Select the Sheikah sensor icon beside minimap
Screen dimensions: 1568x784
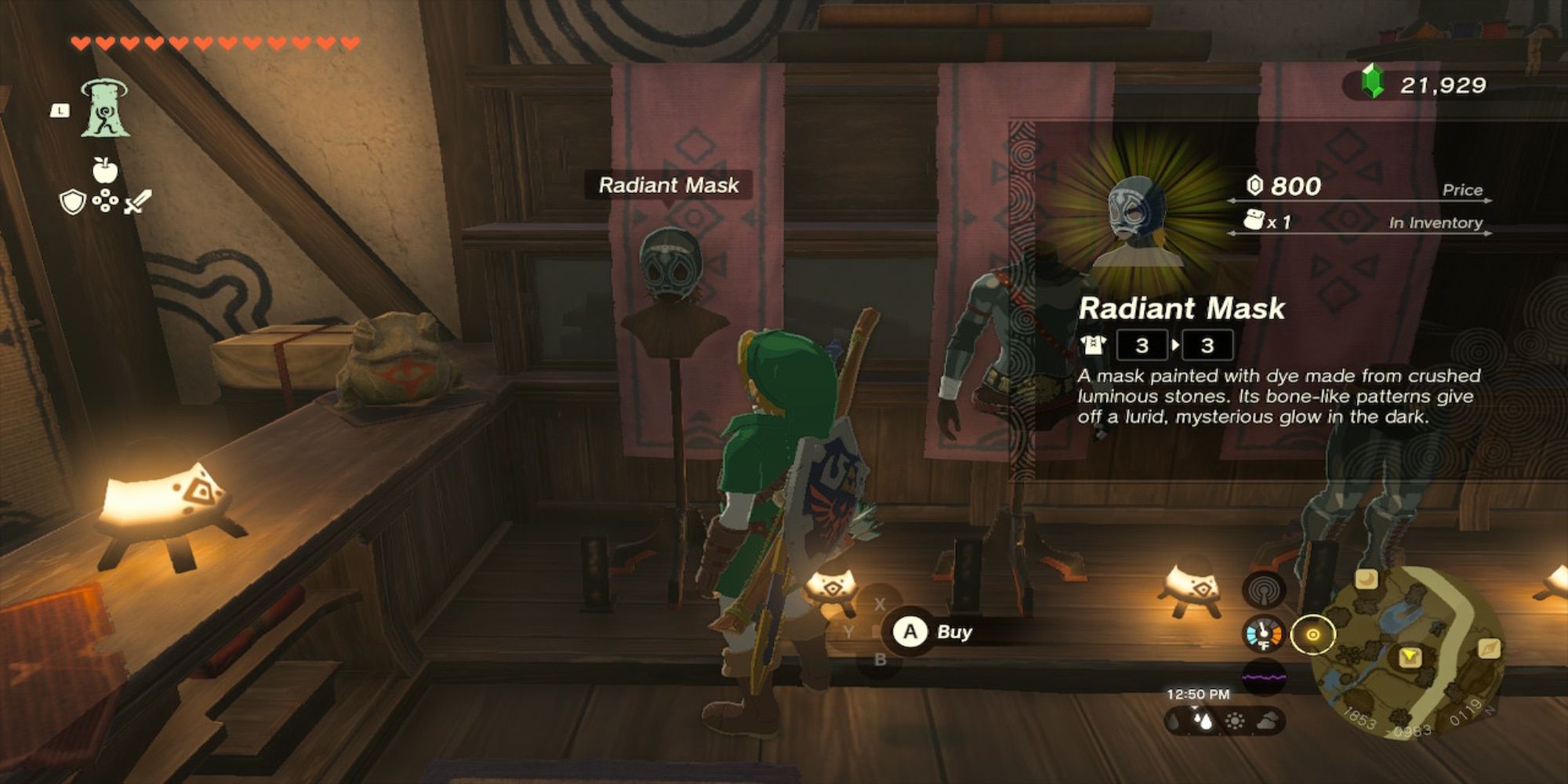pyautogui.click(x=1264, y=590)
